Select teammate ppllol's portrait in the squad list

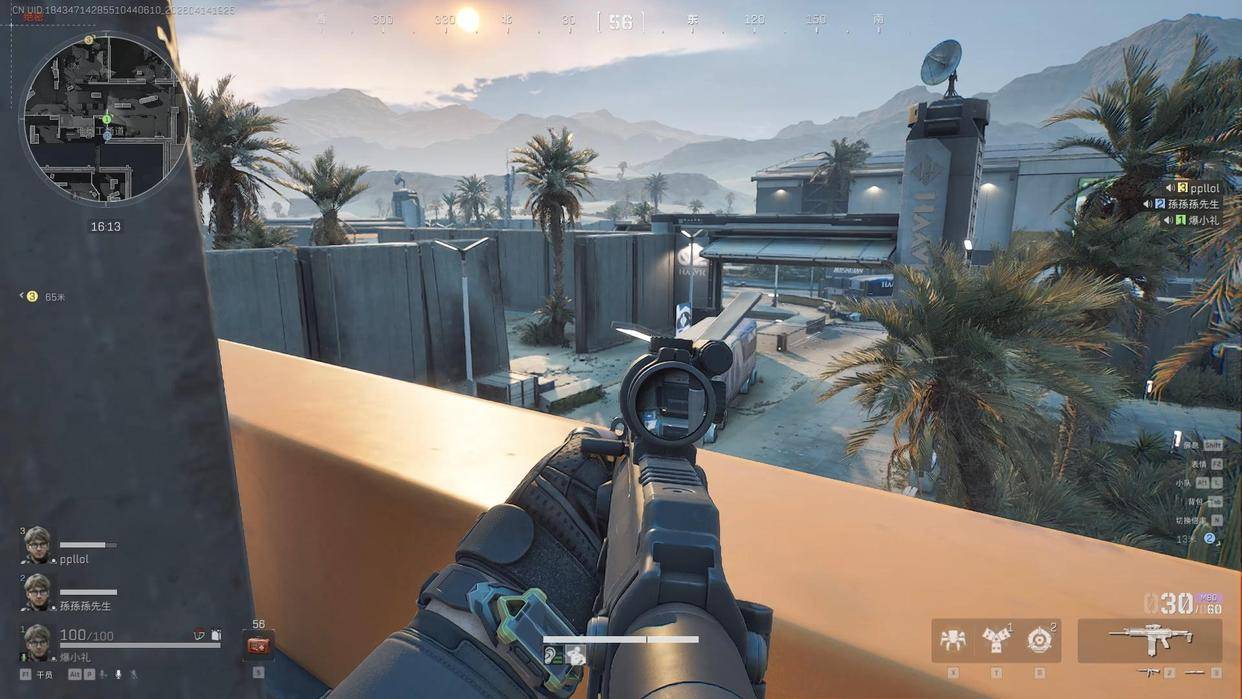37,544
